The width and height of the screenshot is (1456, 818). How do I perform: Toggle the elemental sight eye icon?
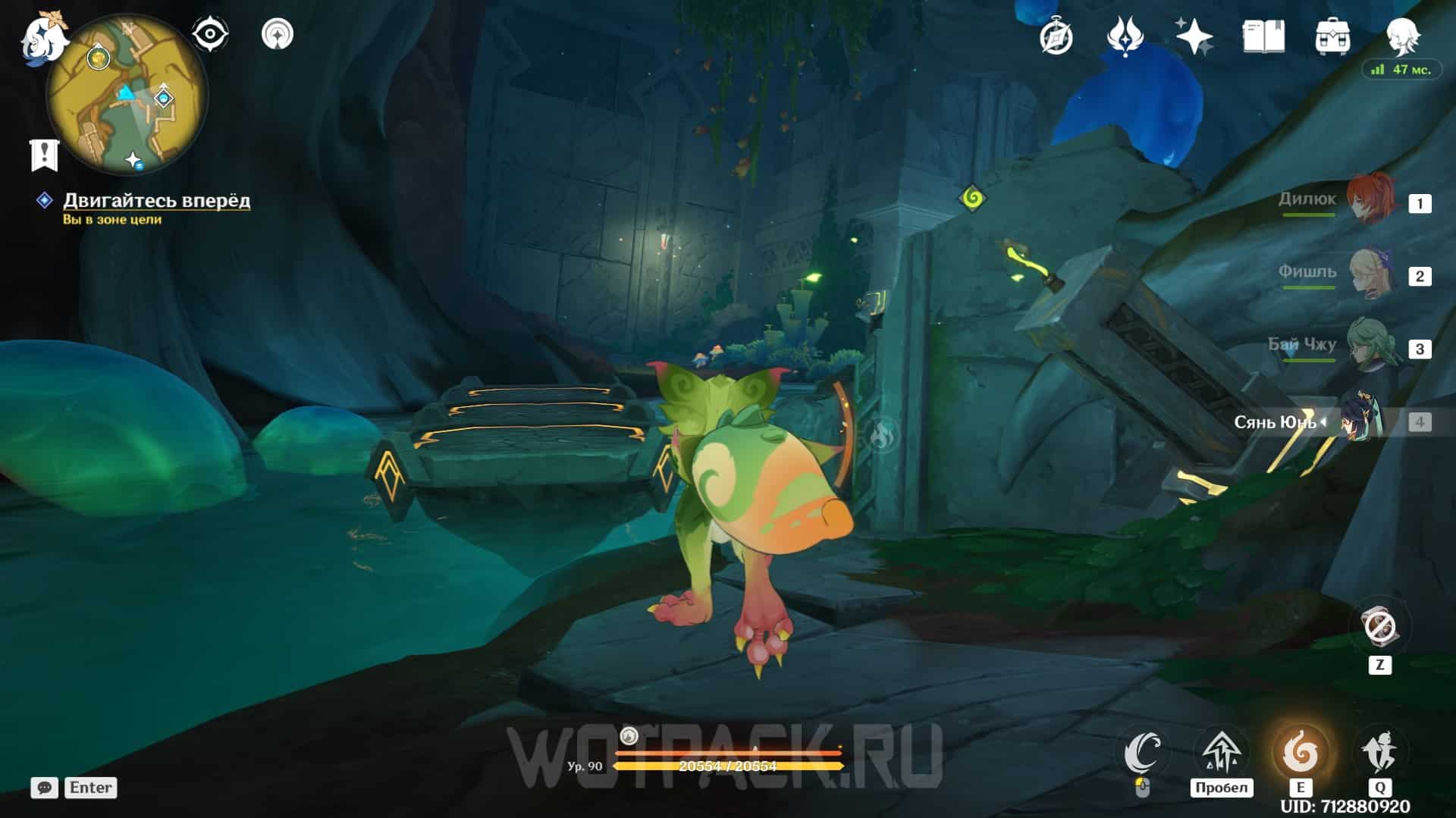pyautogui.click(x=209, y=35)
